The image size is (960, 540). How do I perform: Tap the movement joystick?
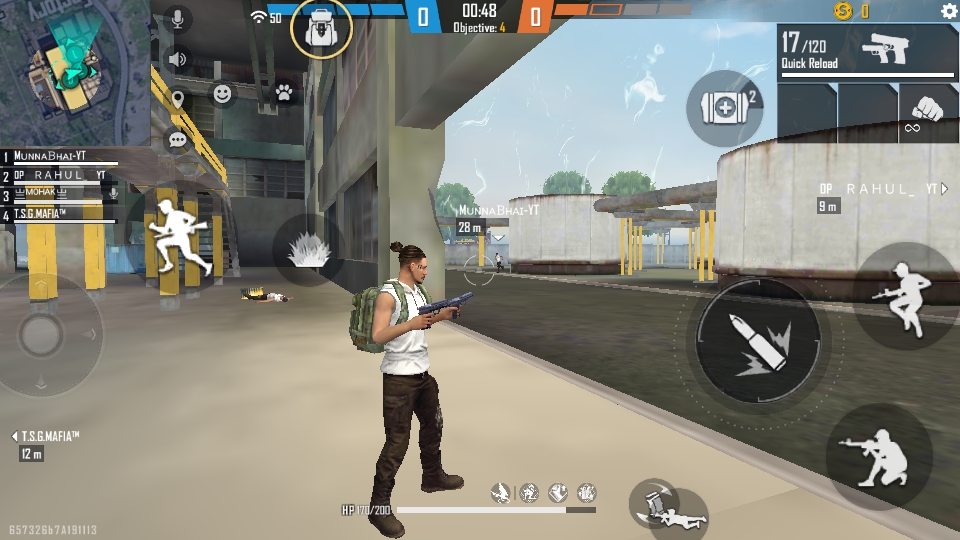pyautogui.click(x=42, y=333)
